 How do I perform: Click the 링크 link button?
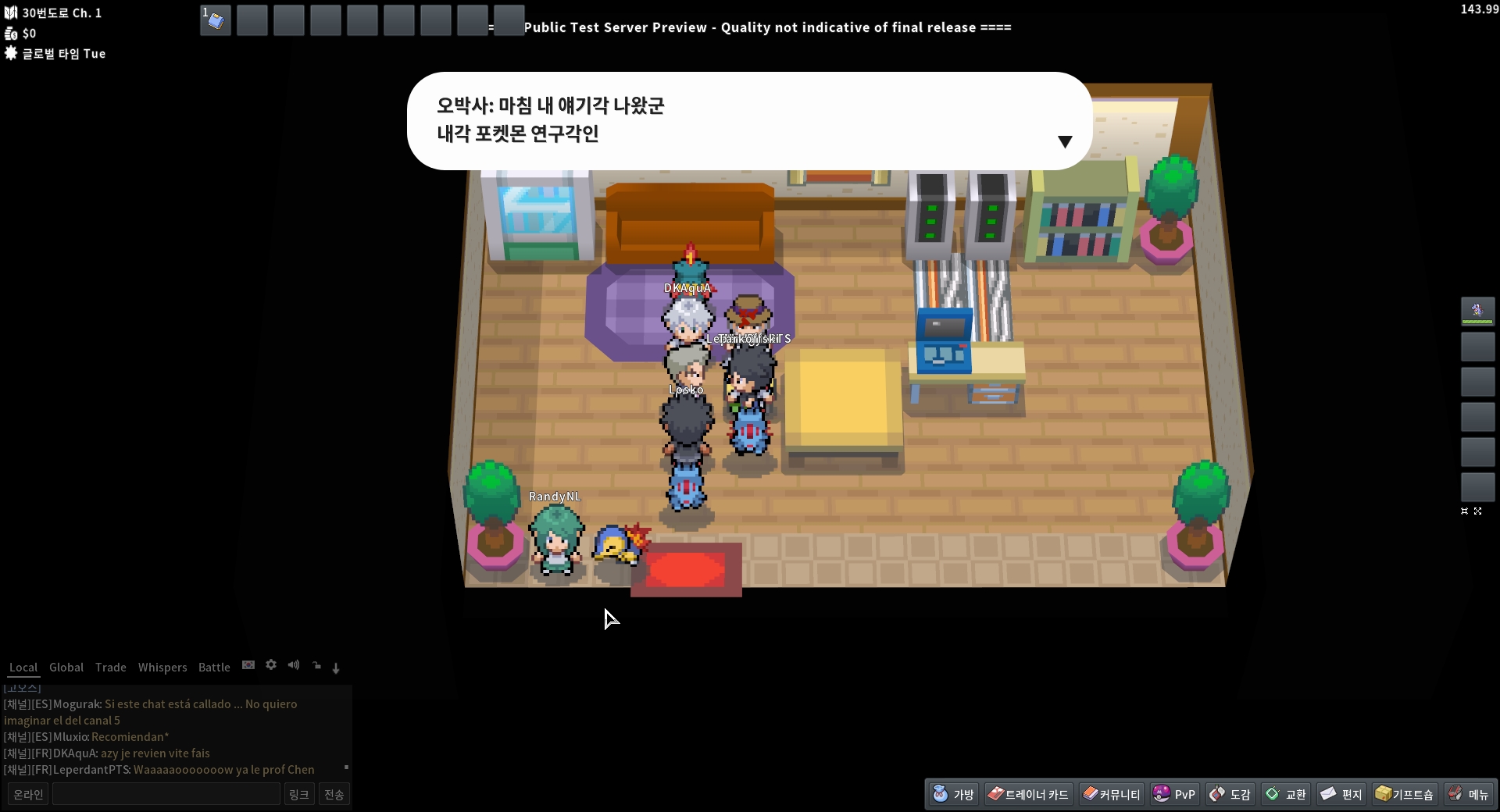[x=299, y=794]
